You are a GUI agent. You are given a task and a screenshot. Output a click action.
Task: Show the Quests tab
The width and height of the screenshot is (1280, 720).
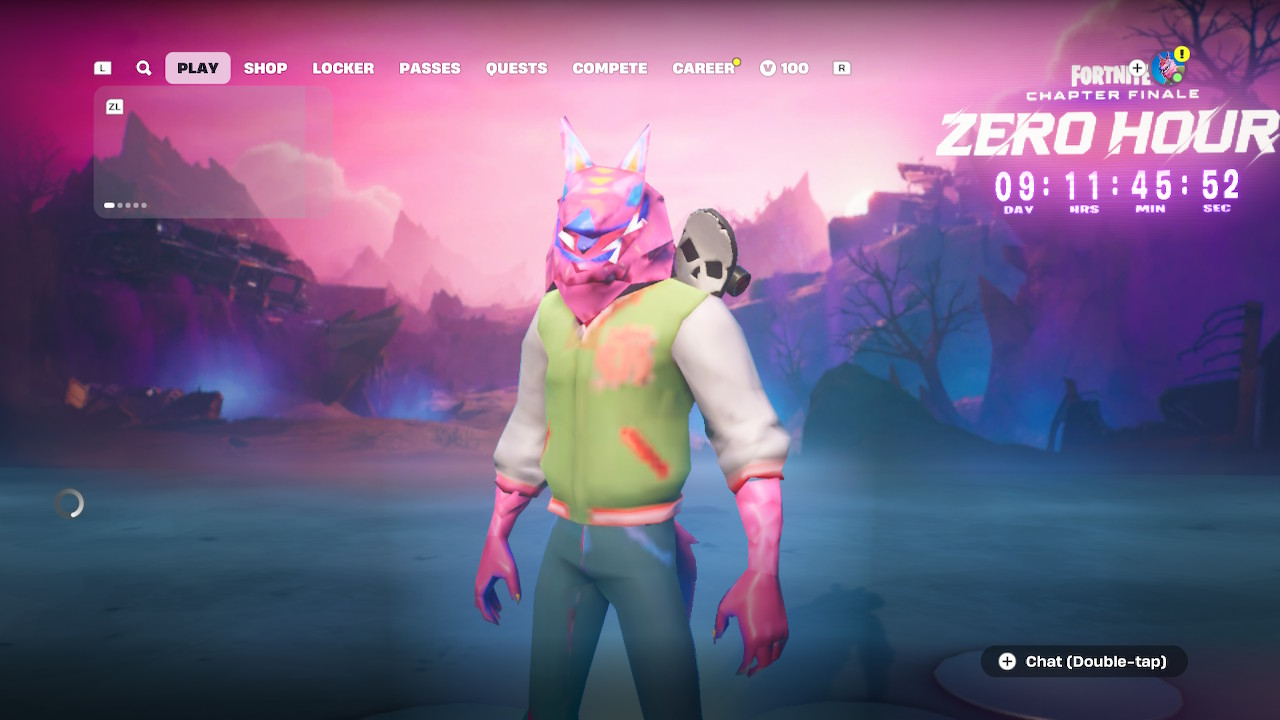click(516, 68)
